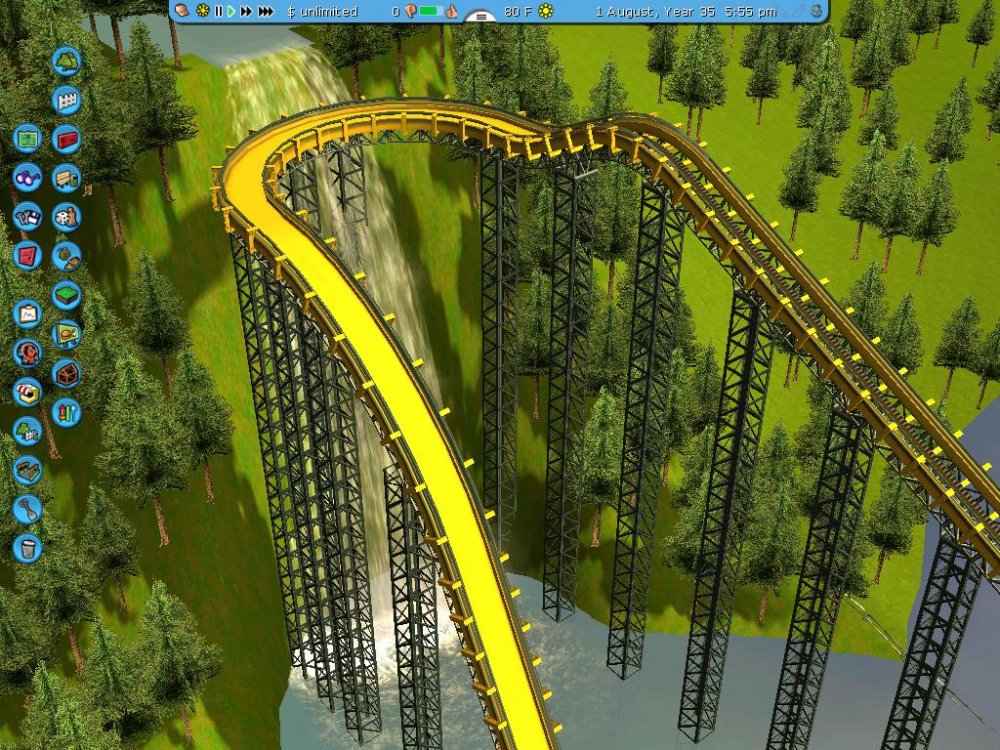Pause the game simulation

click(x=218, y=11)
